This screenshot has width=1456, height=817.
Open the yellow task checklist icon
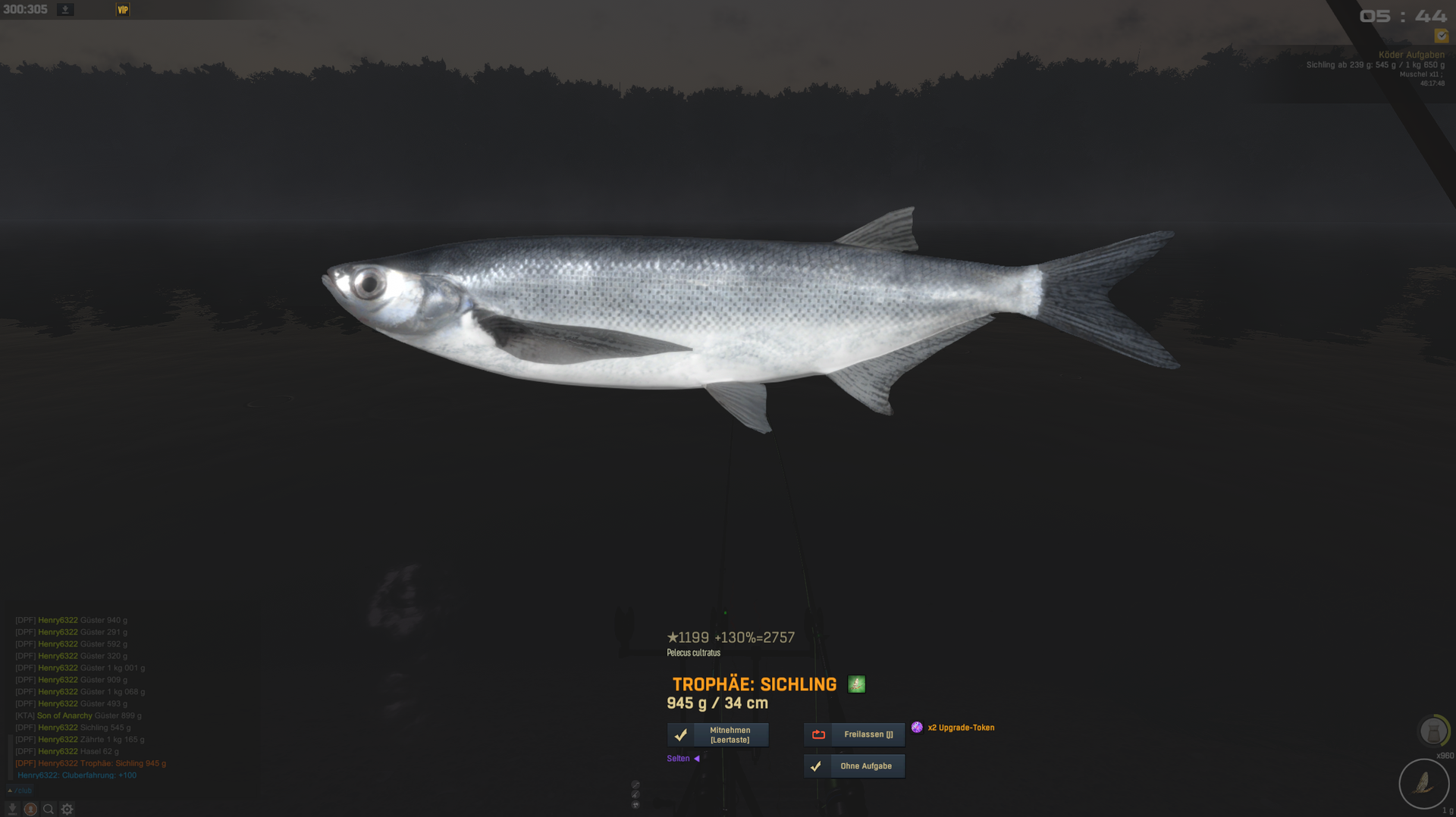[x=1441, y=36]
